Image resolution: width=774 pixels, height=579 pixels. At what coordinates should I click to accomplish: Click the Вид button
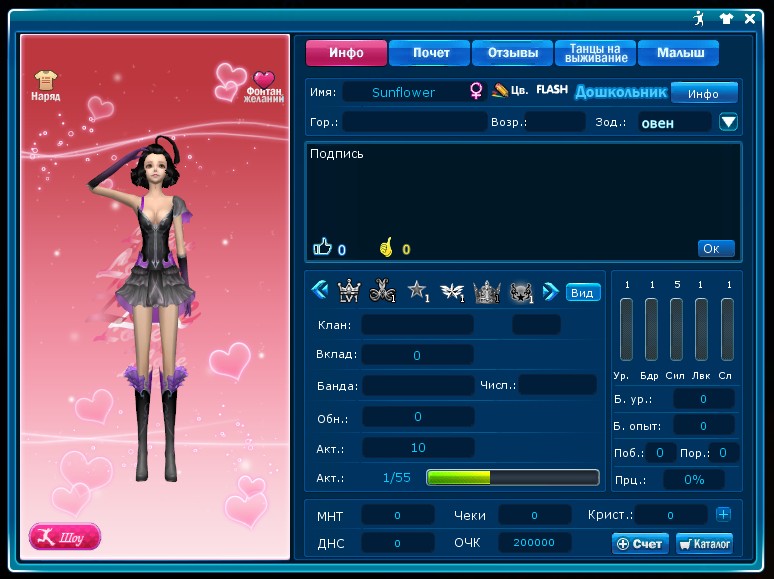coord(582,292)
